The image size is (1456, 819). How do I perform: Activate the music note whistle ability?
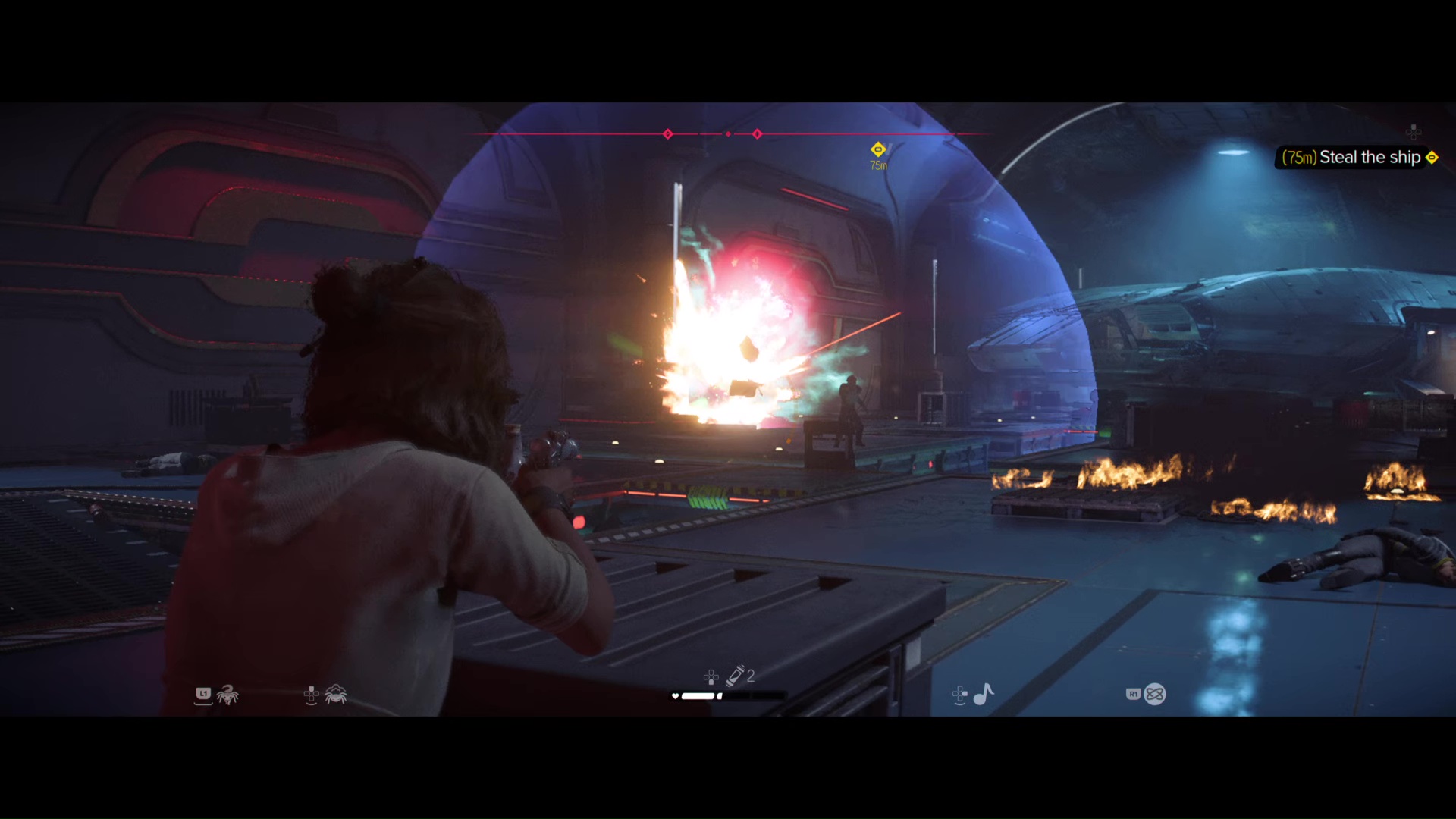[984, 694]
